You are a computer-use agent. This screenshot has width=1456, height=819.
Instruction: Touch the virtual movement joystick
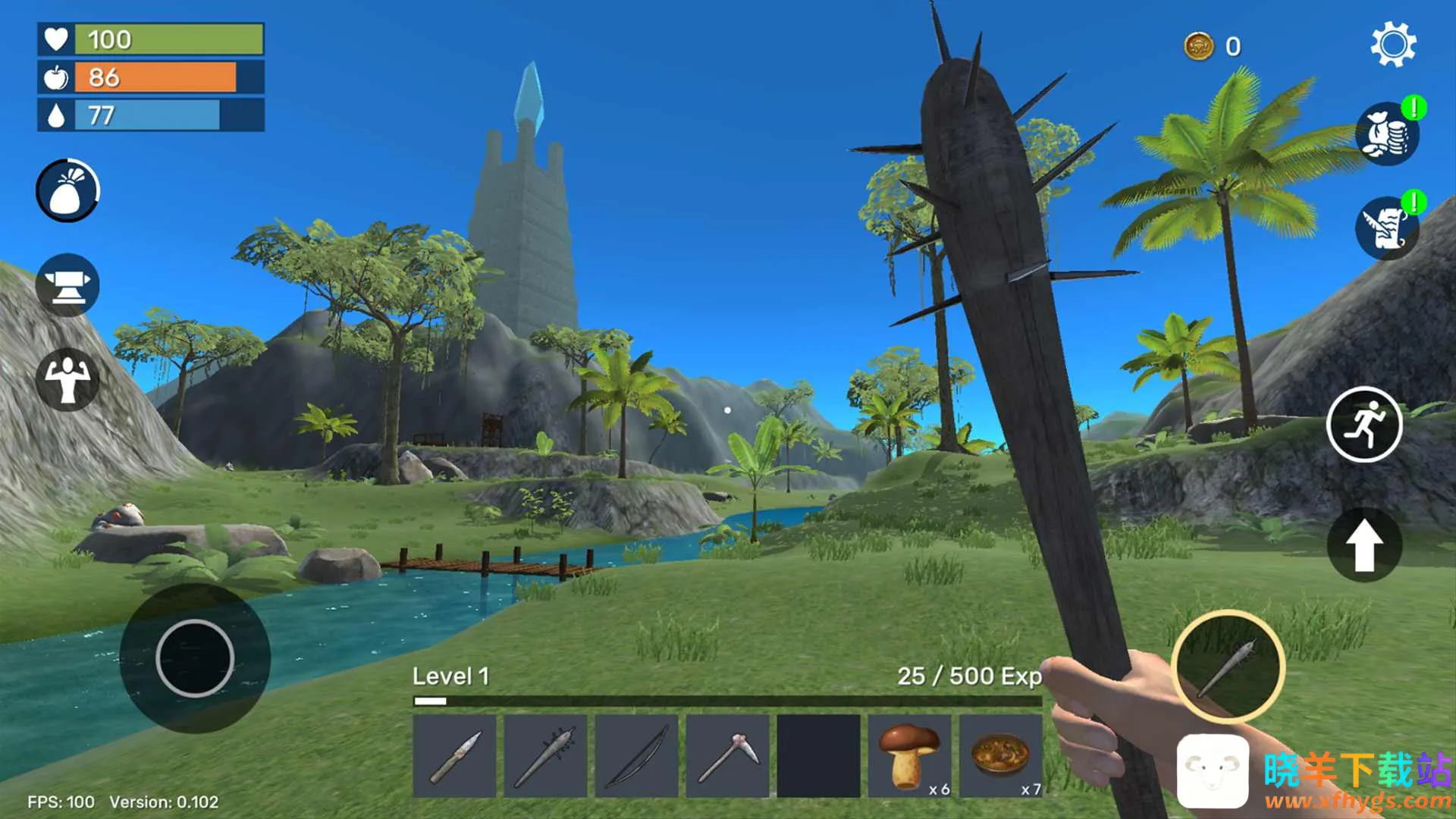[195, 658]
